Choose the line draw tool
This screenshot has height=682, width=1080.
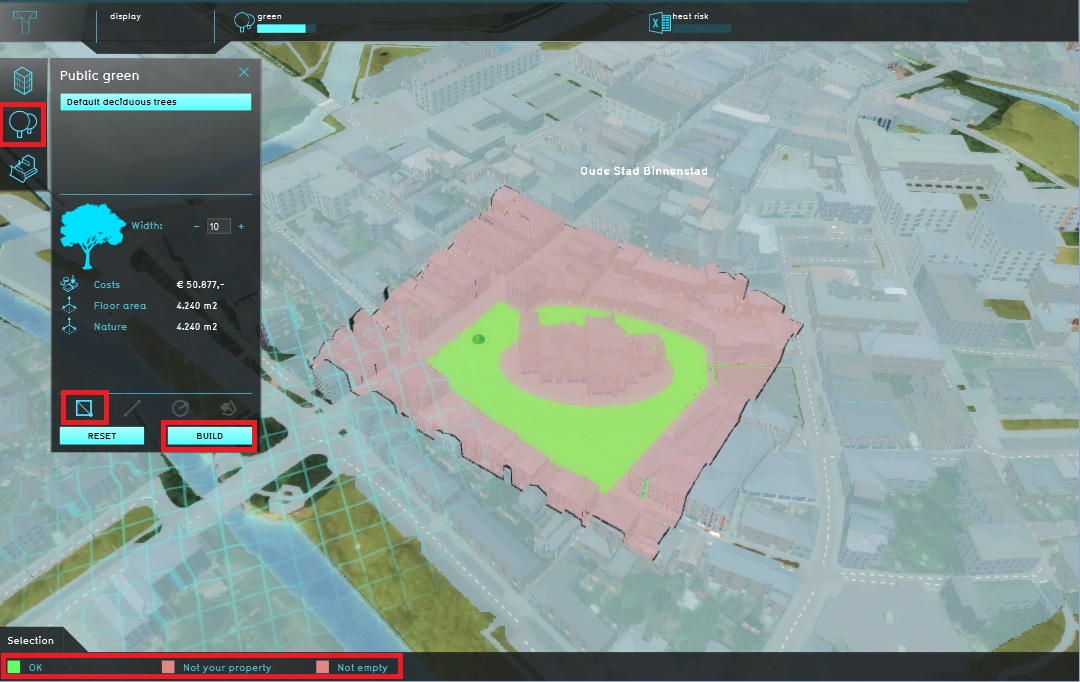point(132,408)
